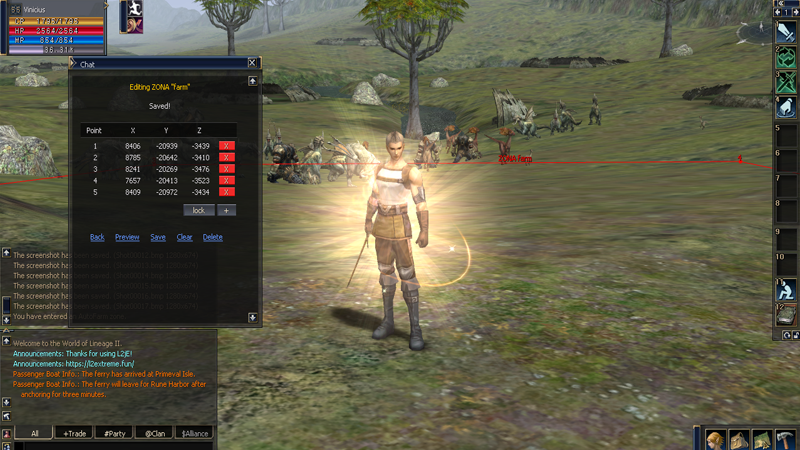Close the Chat dialog window
Image resolution: width=800 pixels, height=450 pixels.
[252, 63]
